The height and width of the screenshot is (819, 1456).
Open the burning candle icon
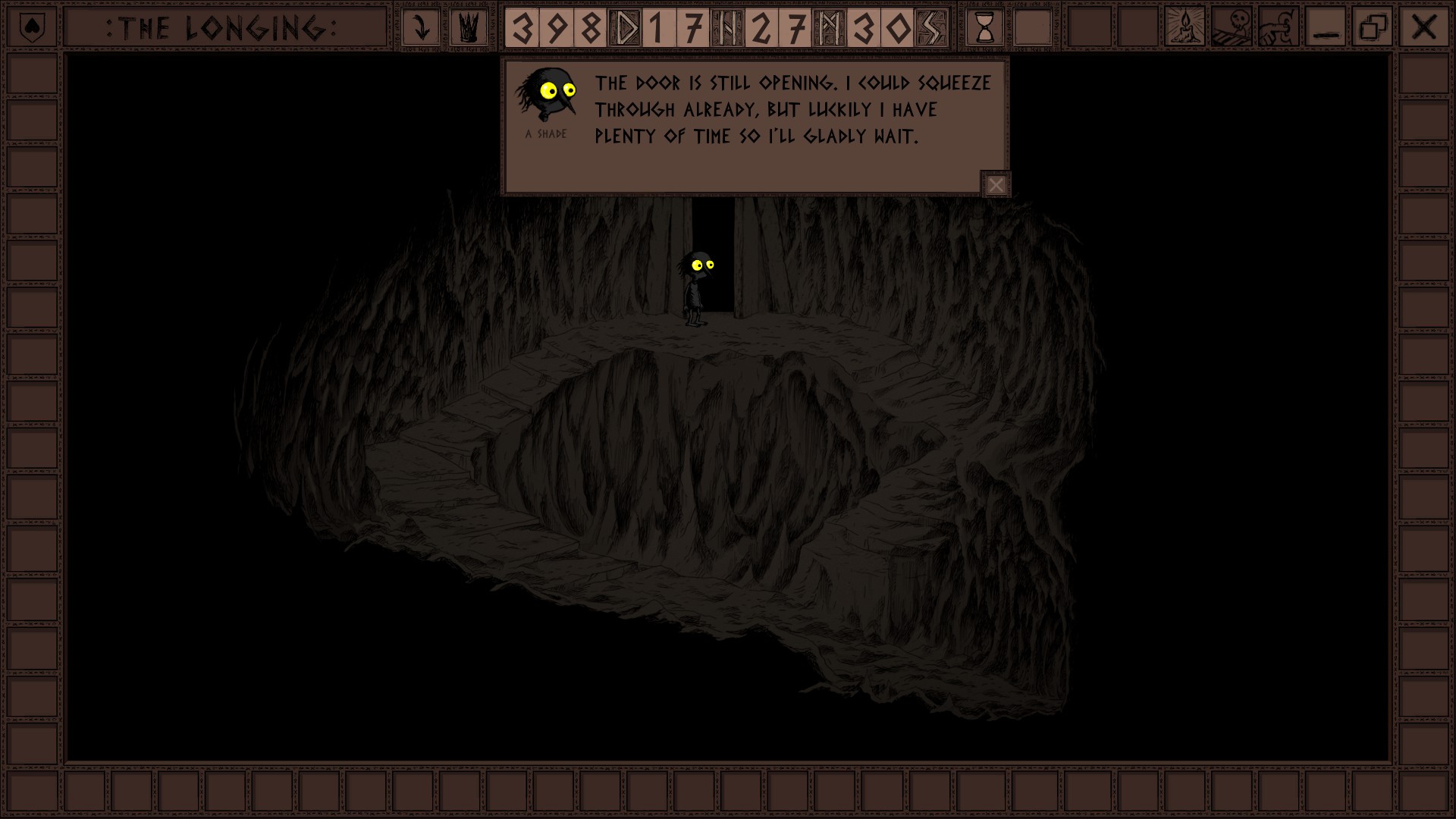1184,28
